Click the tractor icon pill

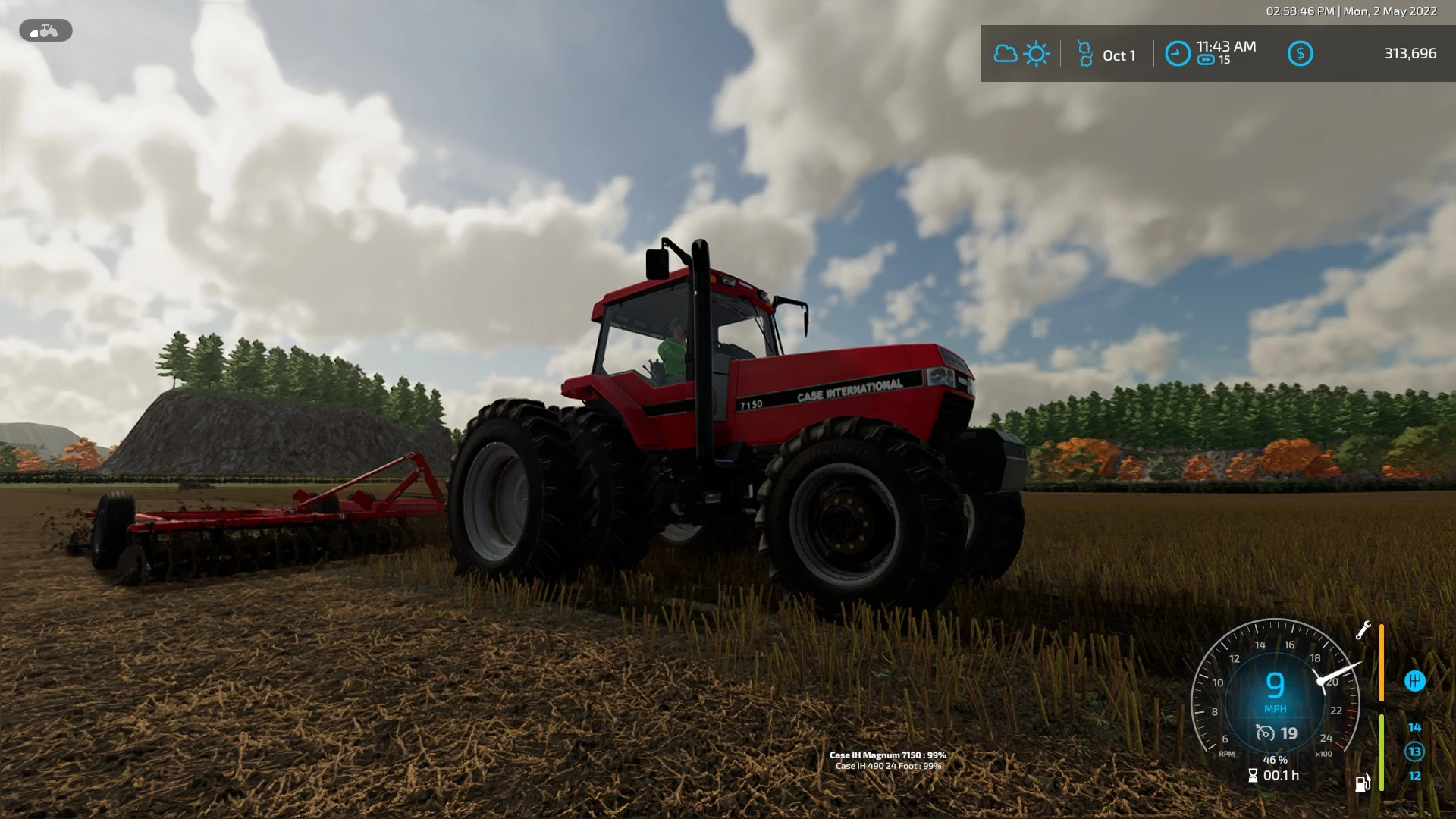coord(45,31)
